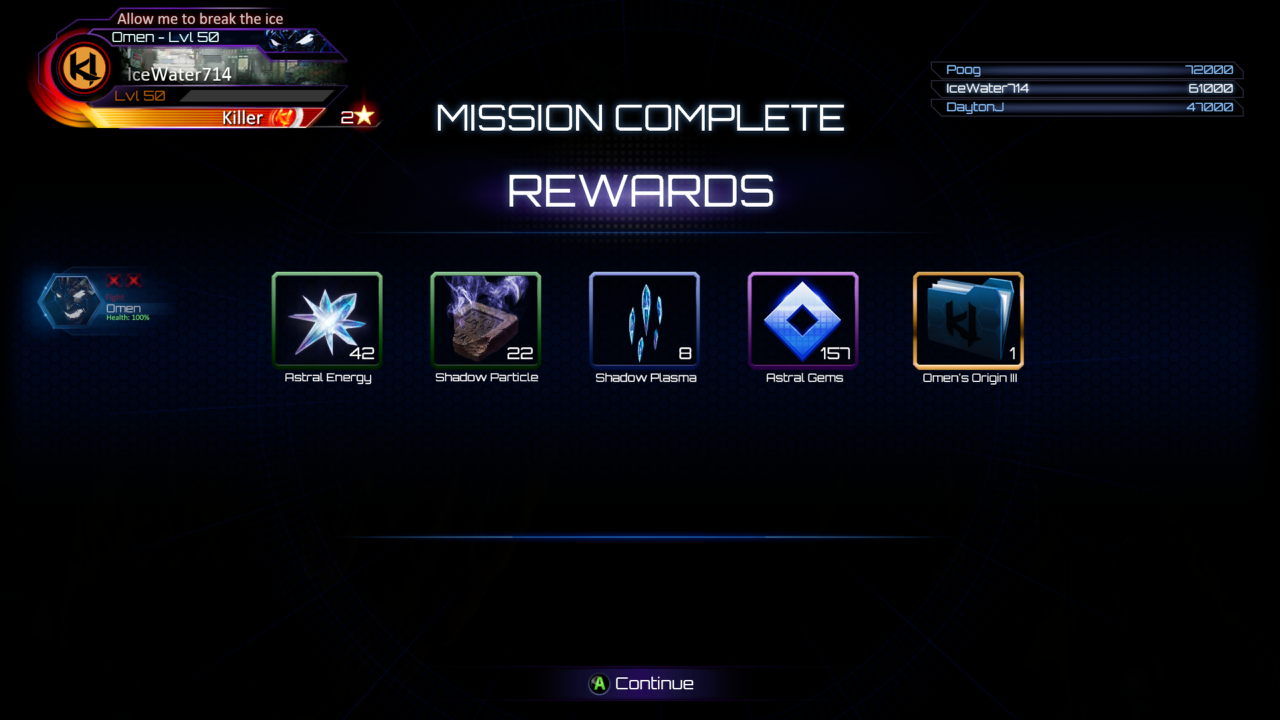Select the Omen character portrait

[70, 301]
